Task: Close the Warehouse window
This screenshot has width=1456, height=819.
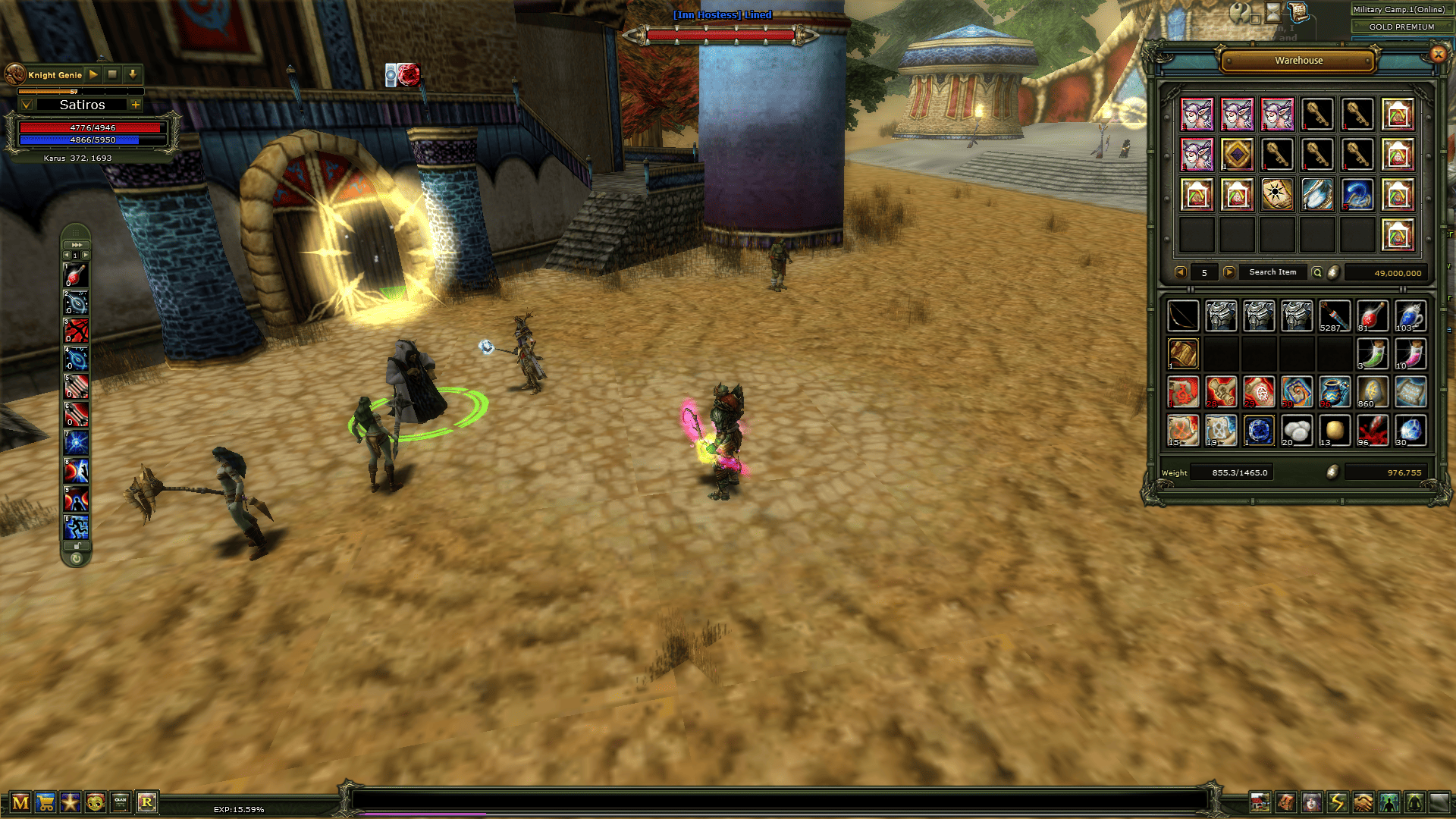Action: [x=1438, y=54]
